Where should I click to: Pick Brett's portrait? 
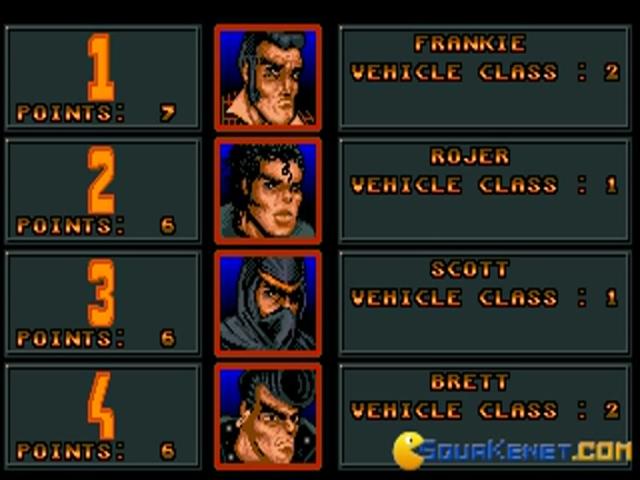268,416
